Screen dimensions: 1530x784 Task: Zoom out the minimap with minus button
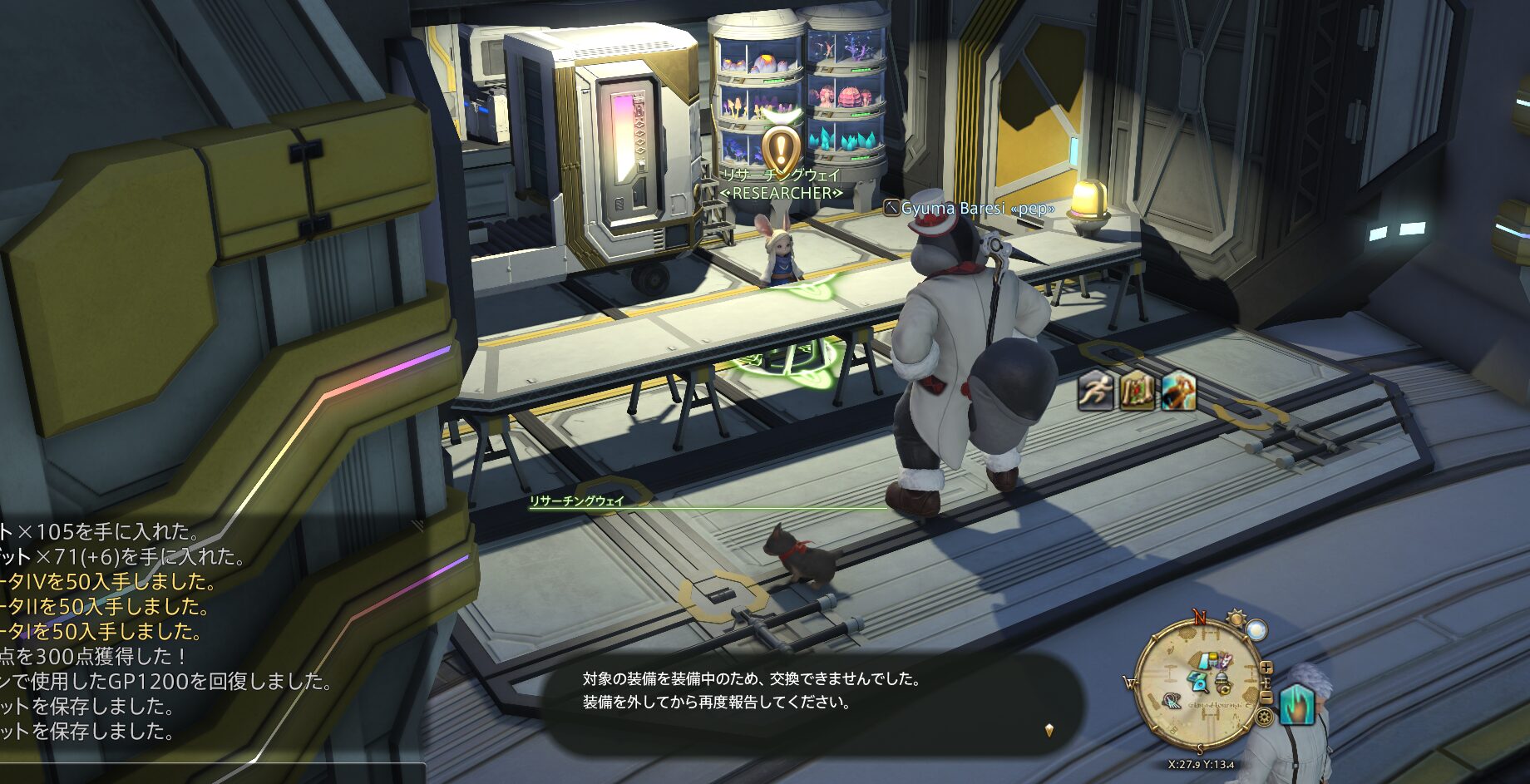pyautogui.click(x=1266, y=697)
